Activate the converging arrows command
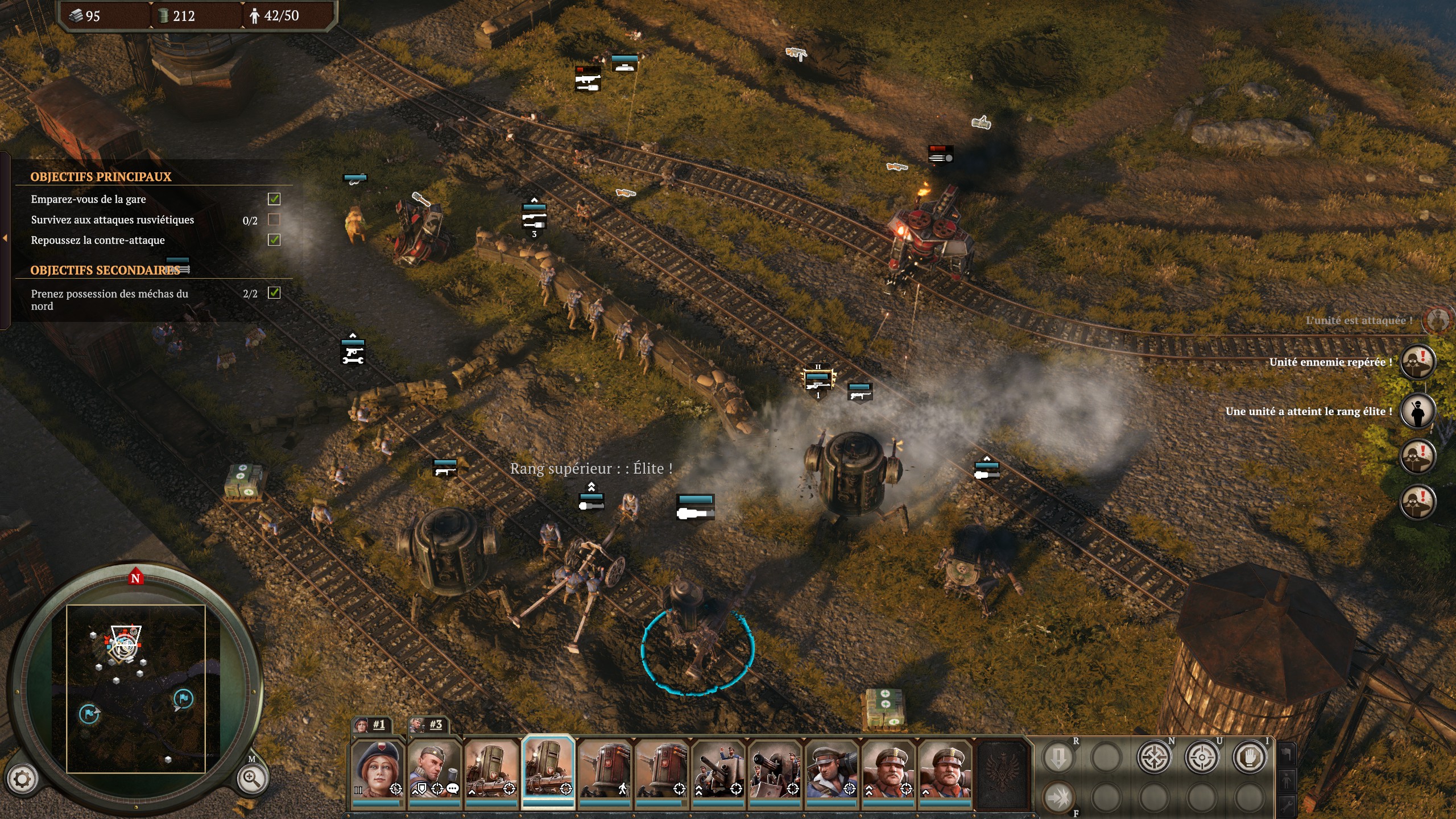The width and height of the screenshot is (1456, 819). (x=1154, y=757)
